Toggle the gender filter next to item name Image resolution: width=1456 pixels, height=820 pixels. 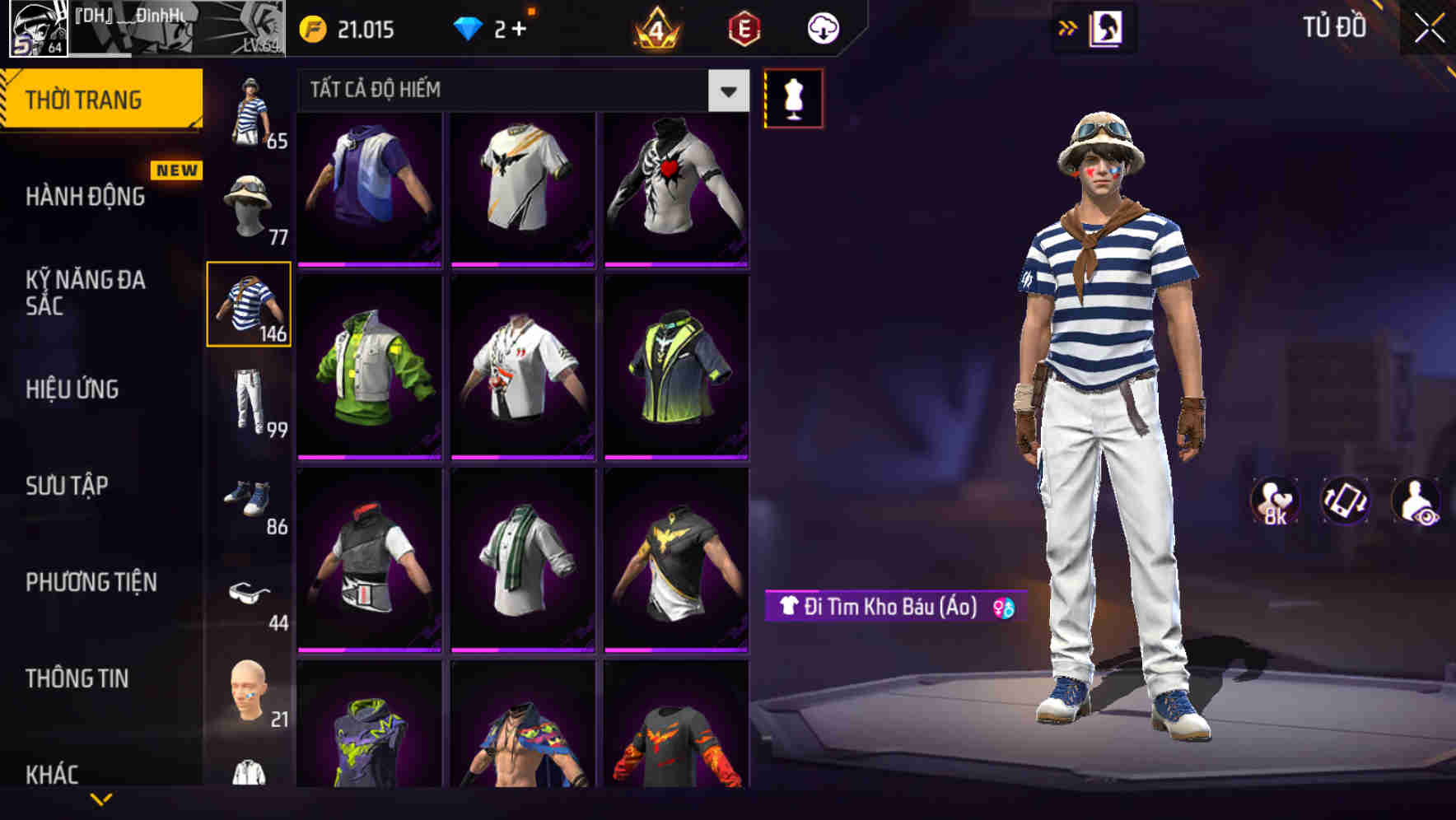tap(1004, 610)
